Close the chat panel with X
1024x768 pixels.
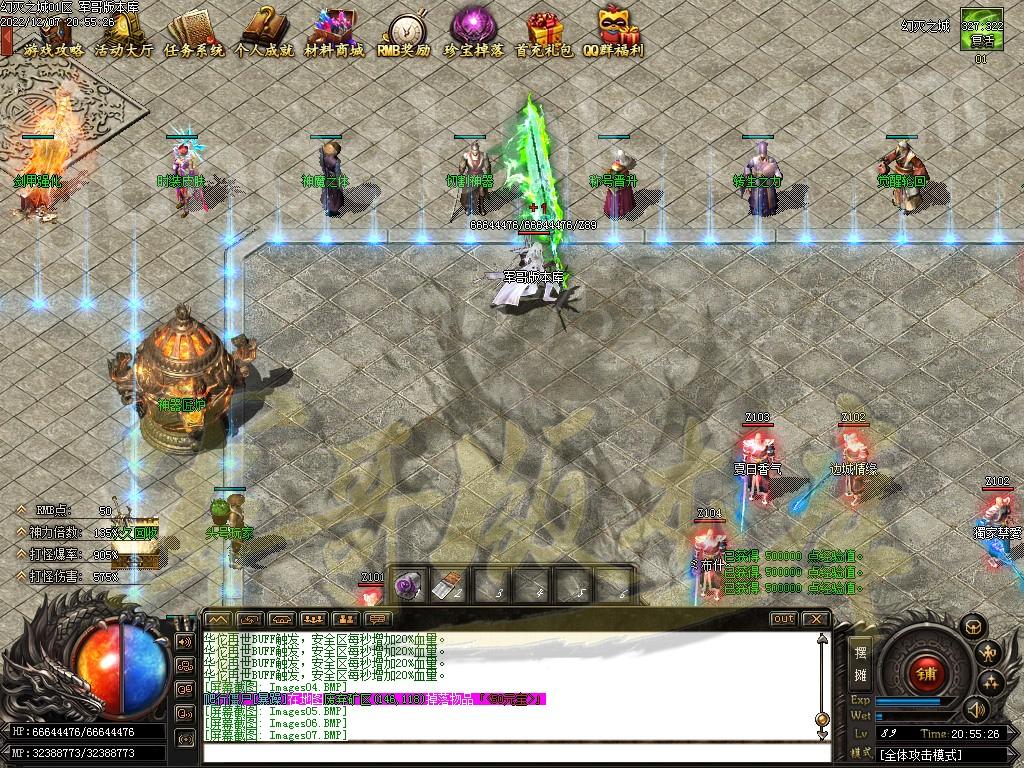(x=816, y=619)
